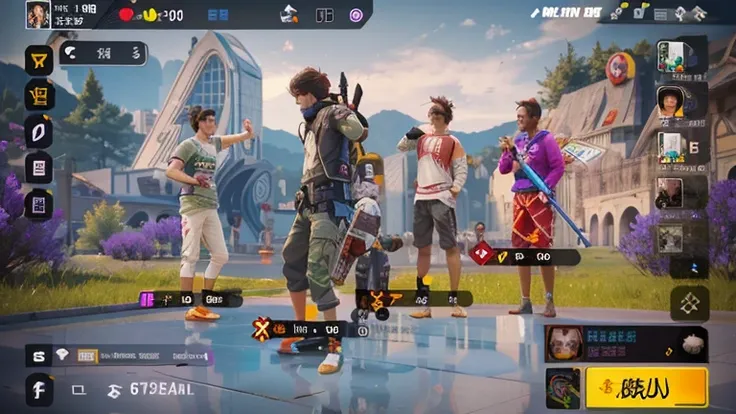Open the player profile avatar

pos(38,14)
